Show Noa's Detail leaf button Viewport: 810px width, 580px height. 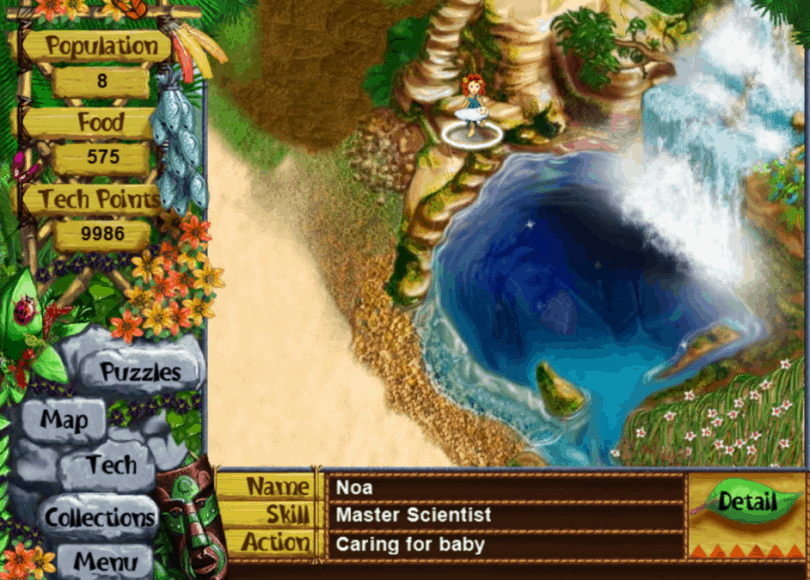click(x=746, y=500)
